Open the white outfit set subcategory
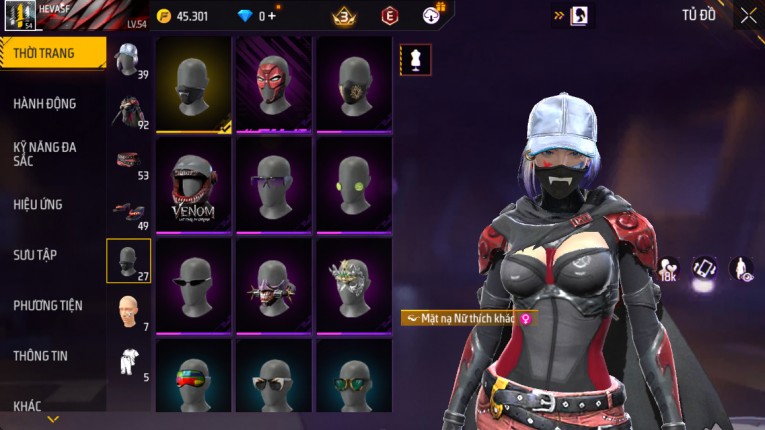The height and width of the screenshot is (430, 765). (x=129, y=360)
